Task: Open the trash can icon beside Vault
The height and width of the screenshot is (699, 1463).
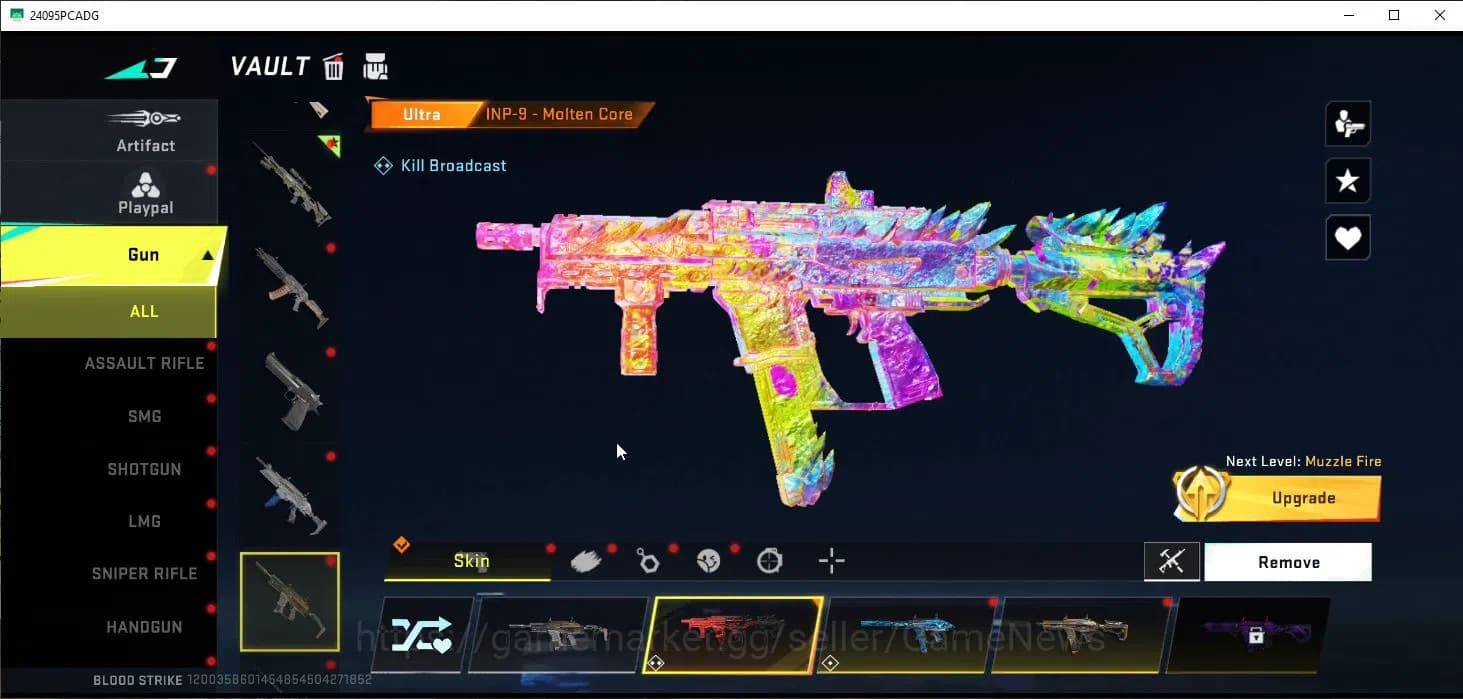Action: click(x=334, y=67)
